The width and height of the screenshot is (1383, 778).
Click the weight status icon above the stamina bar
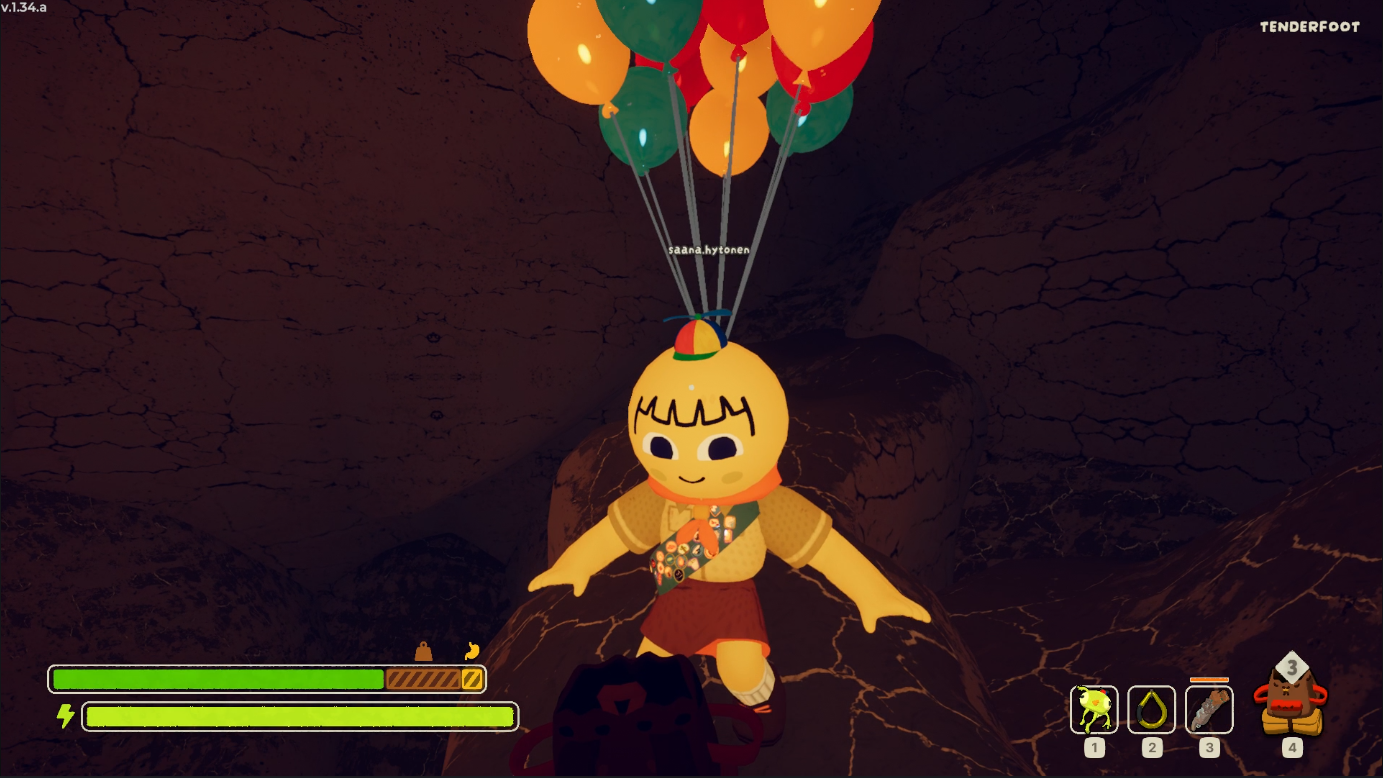click(424, 652)
